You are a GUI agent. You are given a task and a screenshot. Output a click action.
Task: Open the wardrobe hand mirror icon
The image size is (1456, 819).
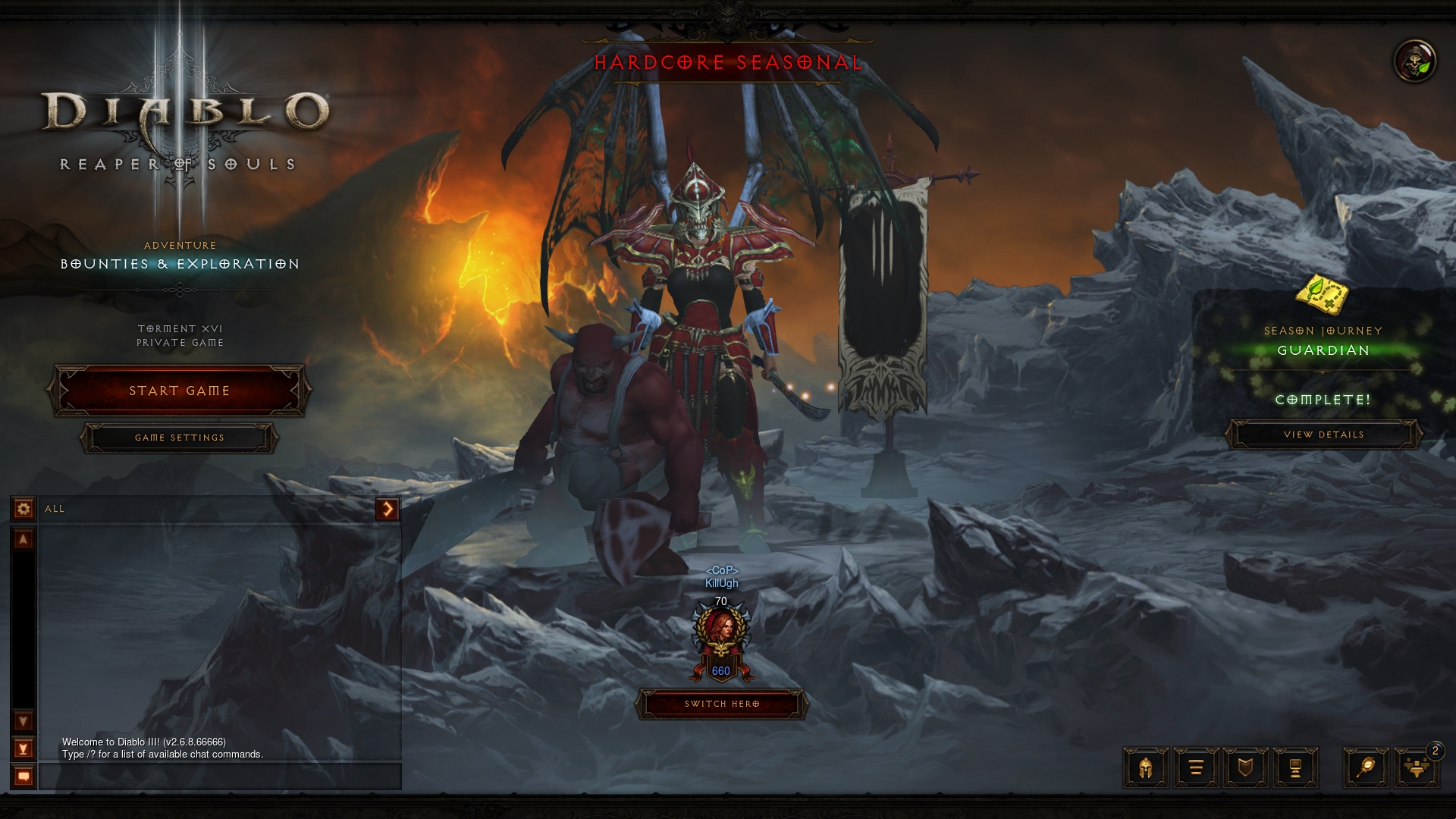click(x=1366, y=768)
